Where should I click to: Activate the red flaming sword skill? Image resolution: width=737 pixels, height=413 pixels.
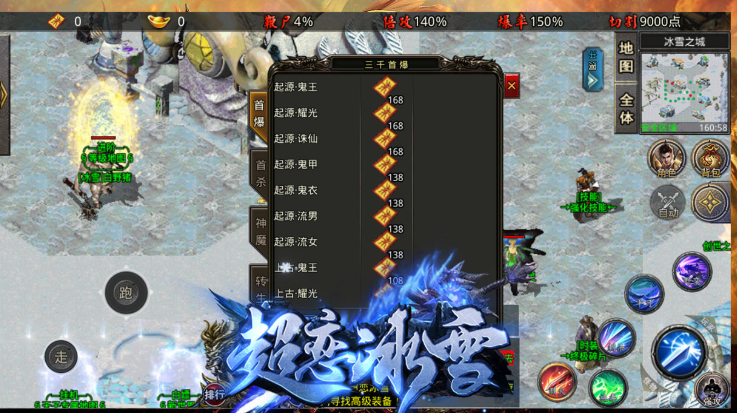click(x=556, y=383)
